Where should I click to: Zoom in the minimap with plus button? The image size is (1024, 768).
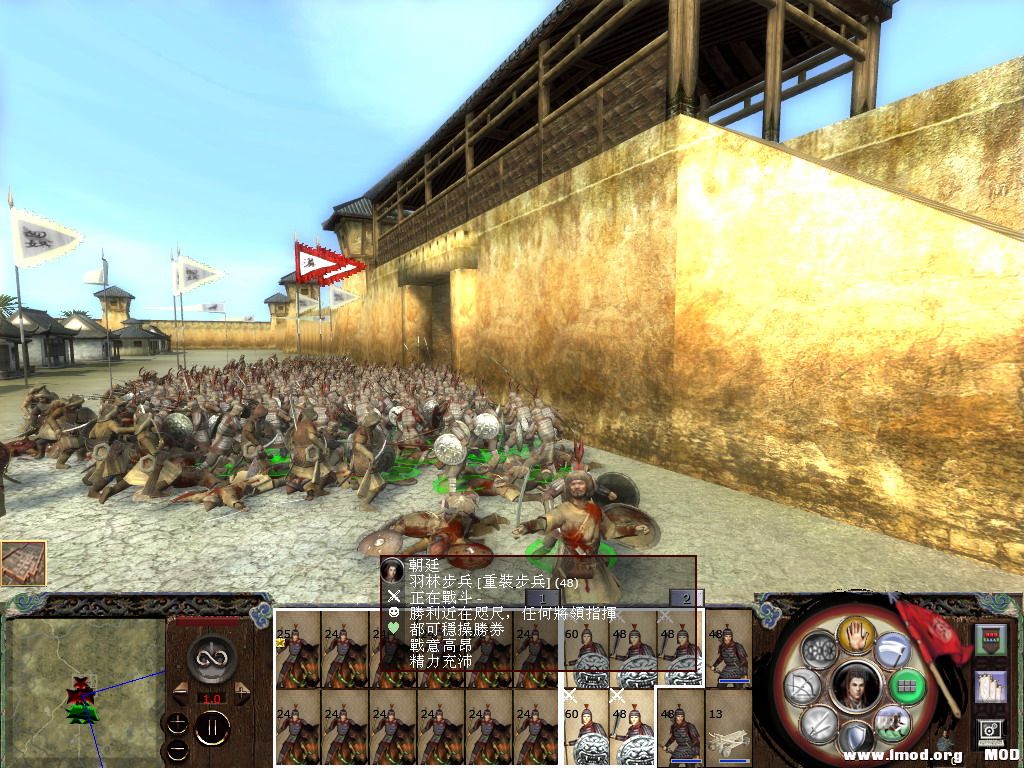tap(178, 723)
